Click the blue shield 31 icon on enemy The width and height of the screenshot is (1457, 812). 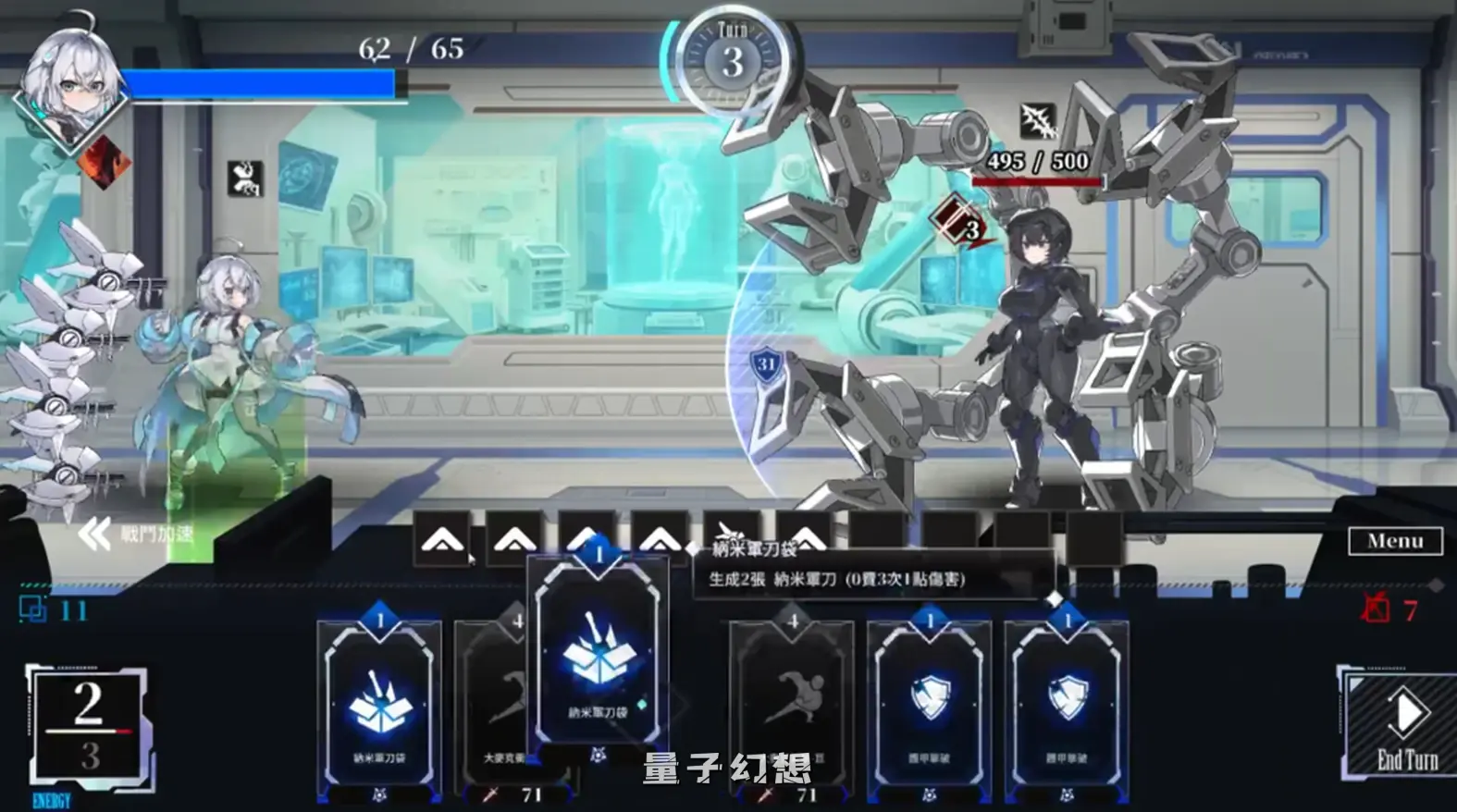tap(766, 364)
